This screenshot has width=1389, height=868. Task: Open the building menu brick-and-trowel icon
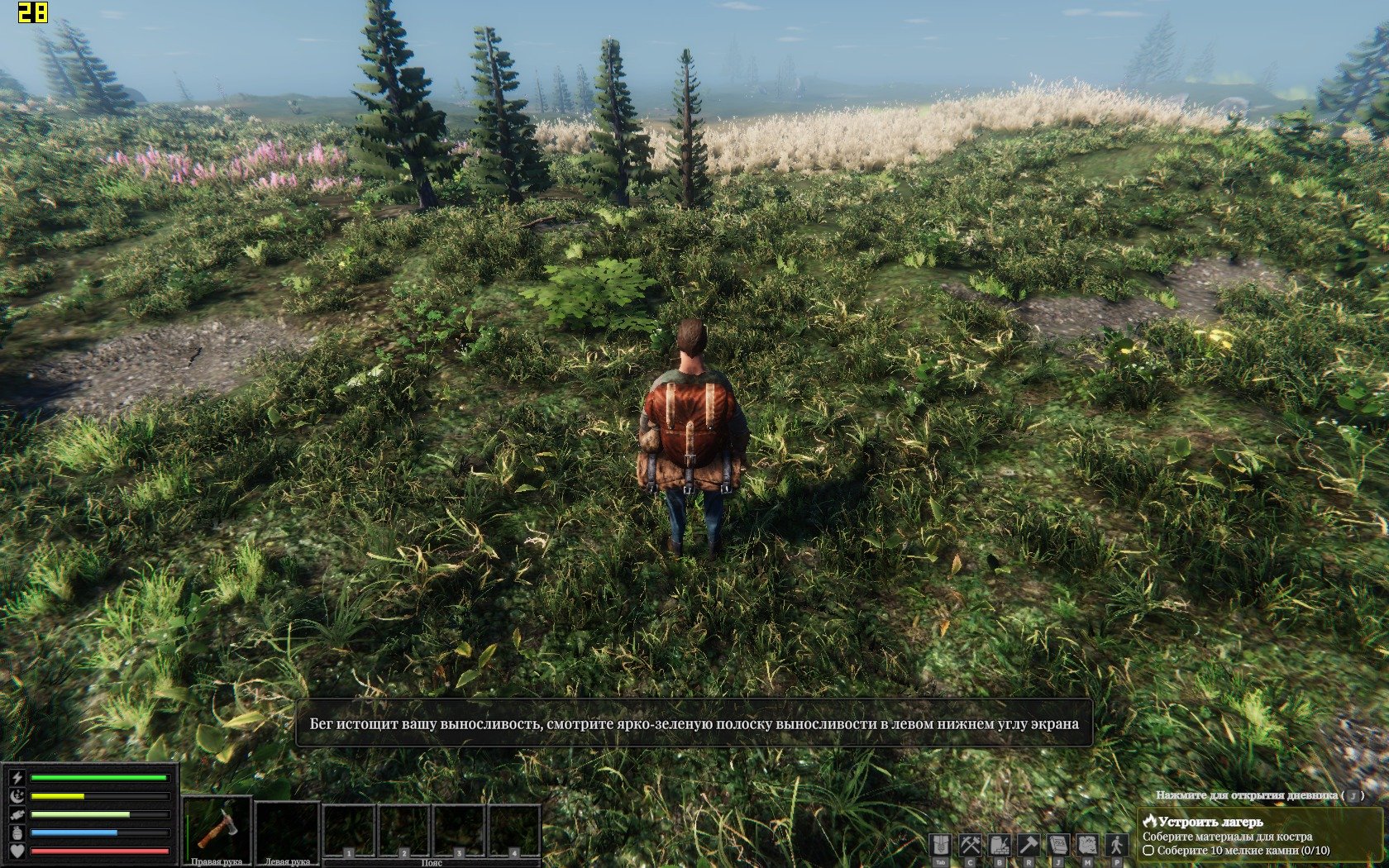[x=1000, y=846]
